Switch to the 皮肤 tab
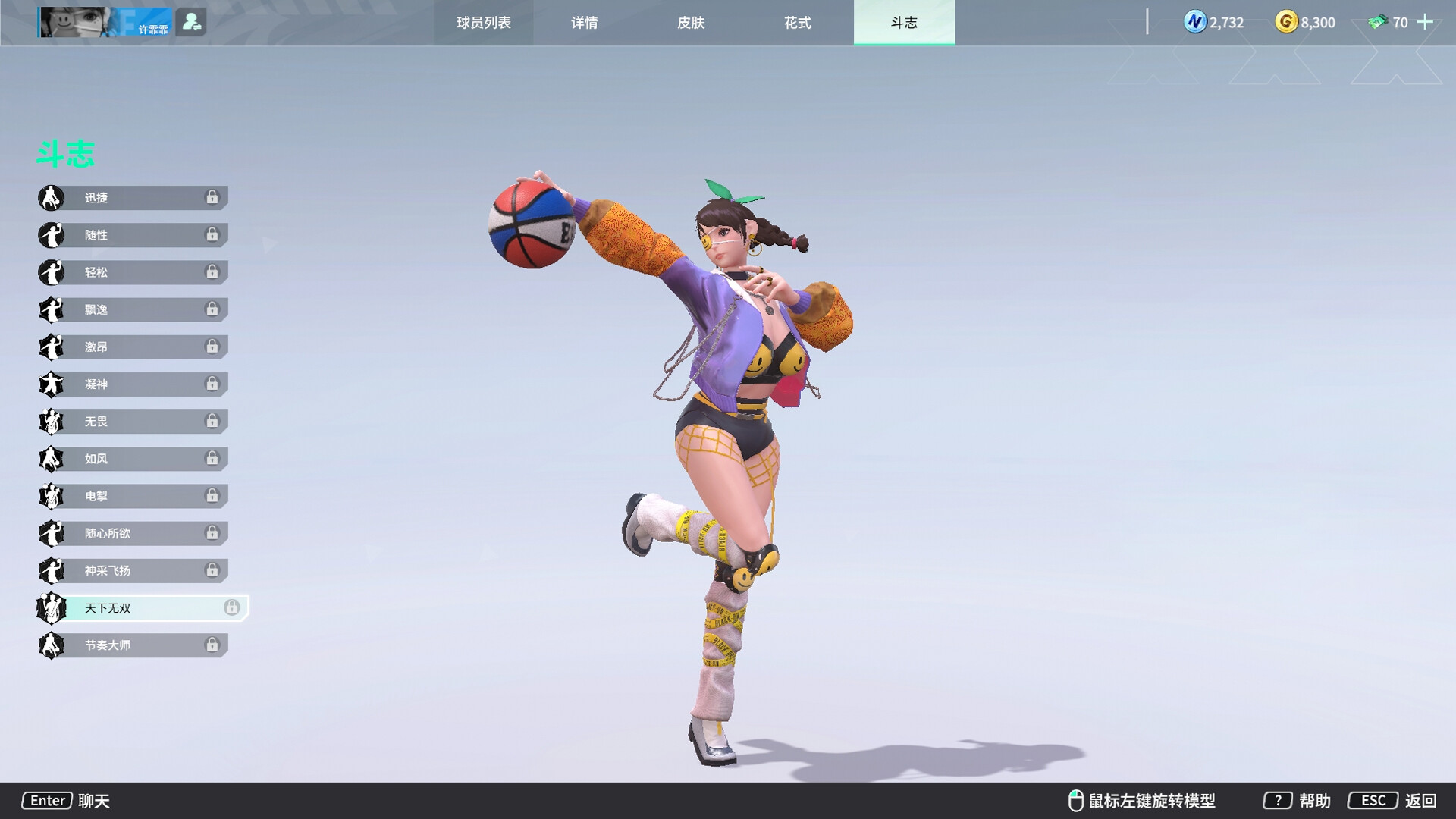 tap(689, 23)
